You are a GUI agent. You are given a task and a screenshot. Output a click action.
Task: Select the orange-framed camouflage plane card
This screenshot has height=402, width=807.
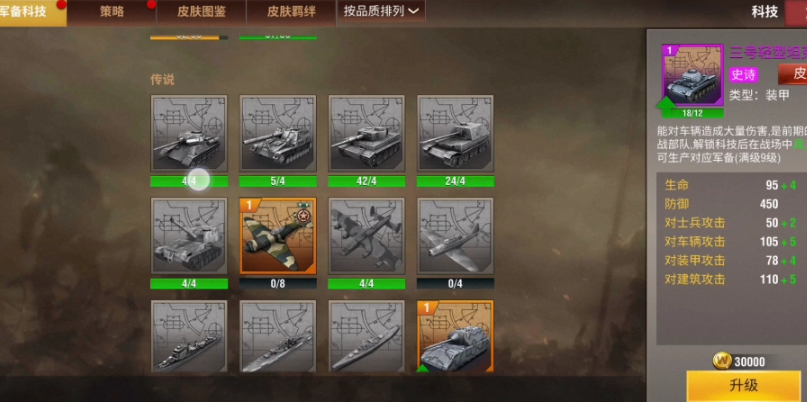pos(277,237)
